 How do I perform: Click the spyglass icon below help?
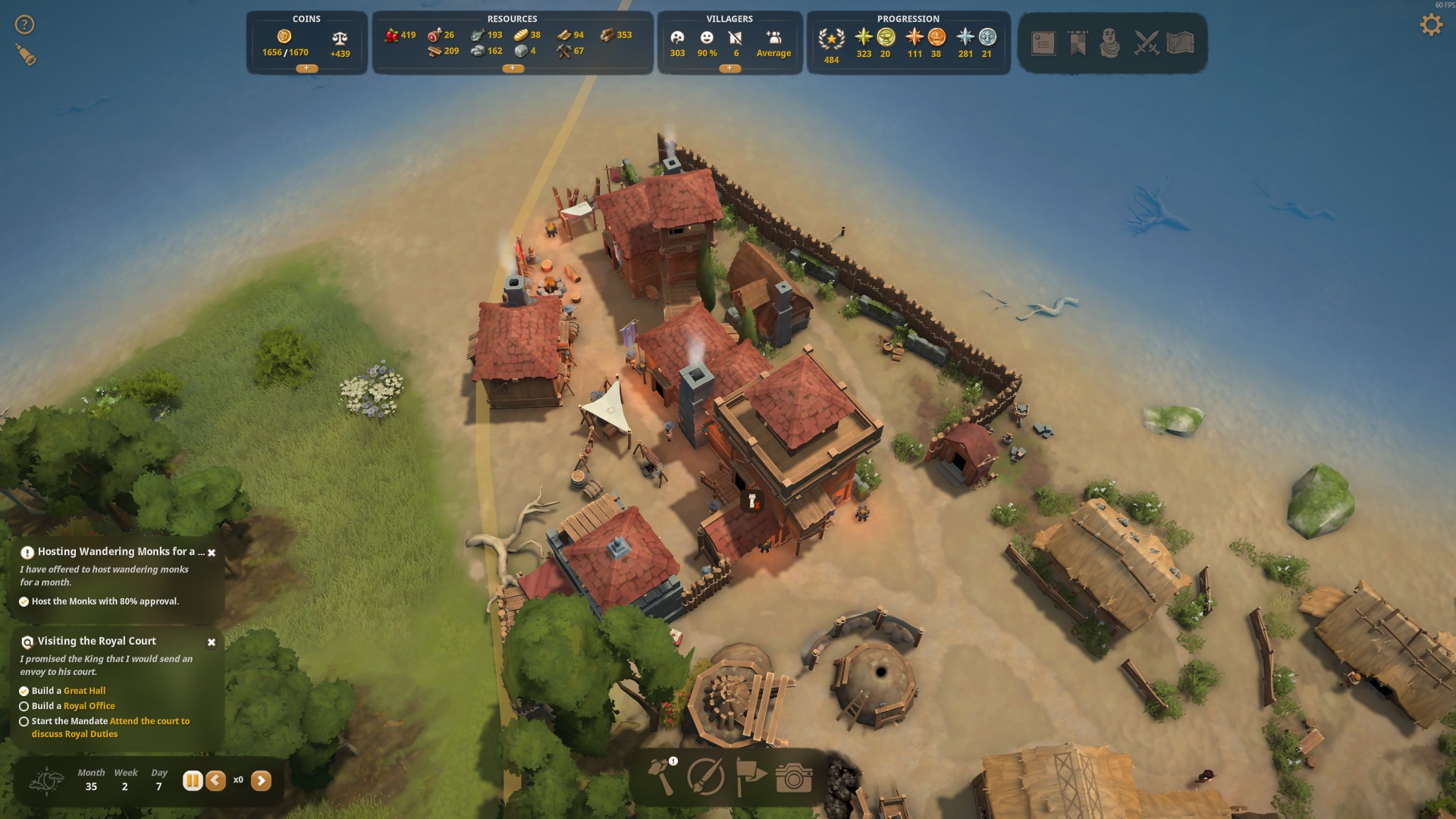[x=26, y=55]
